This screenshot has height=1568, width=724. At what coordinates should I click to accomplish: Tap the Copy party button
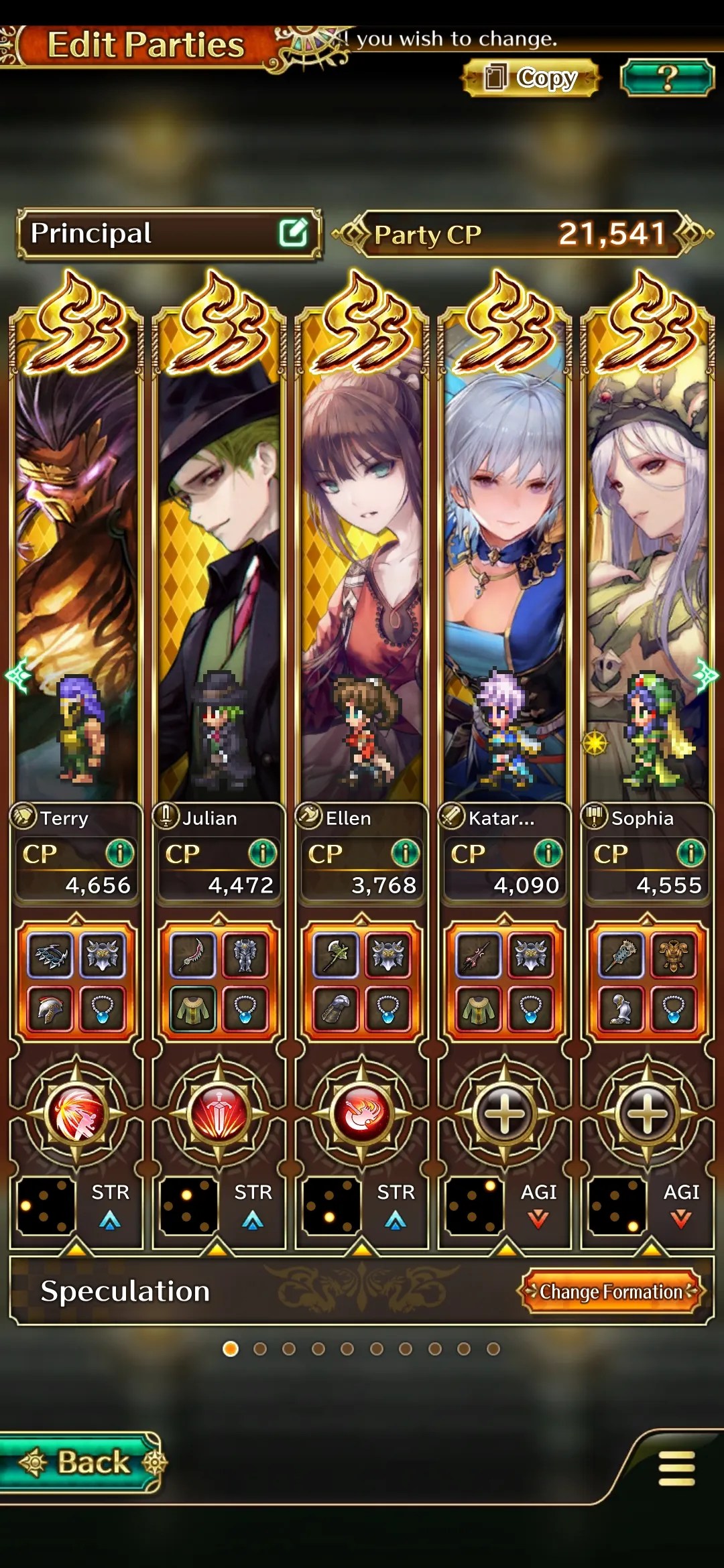530,78
